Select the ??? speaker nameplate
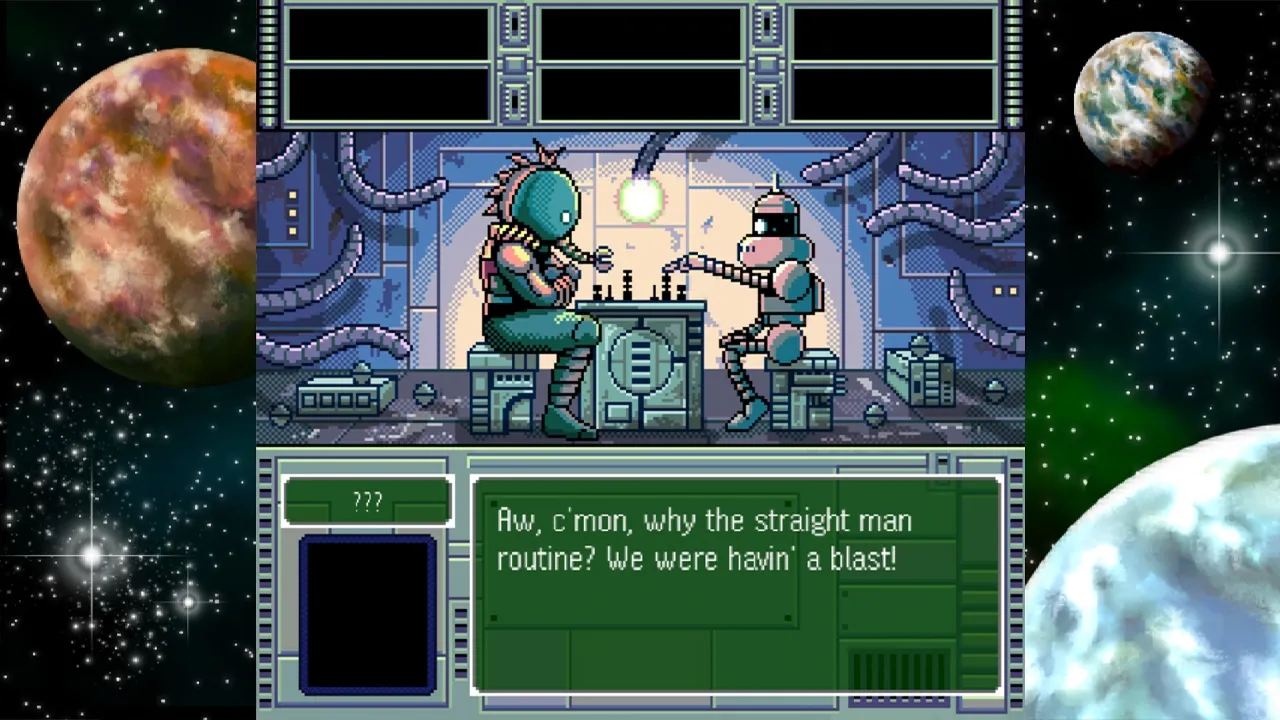The image size is (1280, 720). [367, 501]
